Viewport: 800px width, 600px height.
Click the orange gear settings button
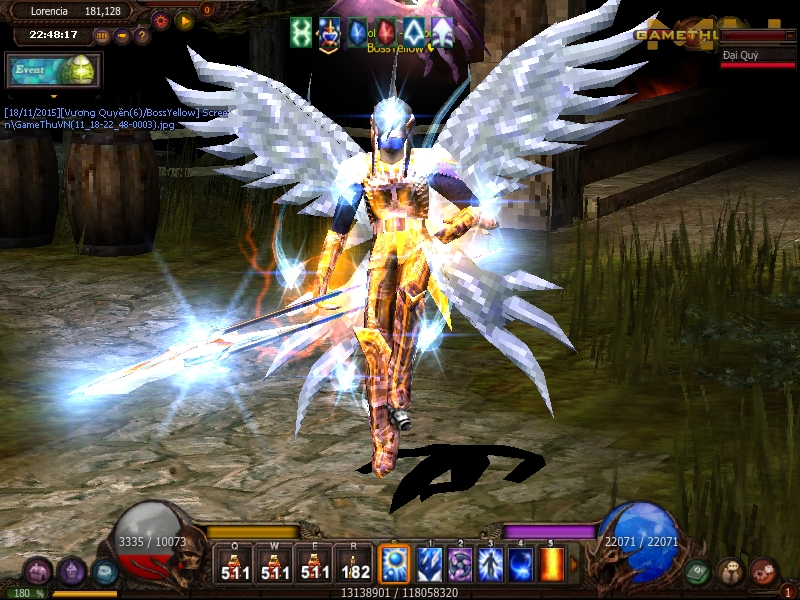click(x=160, y=20)
